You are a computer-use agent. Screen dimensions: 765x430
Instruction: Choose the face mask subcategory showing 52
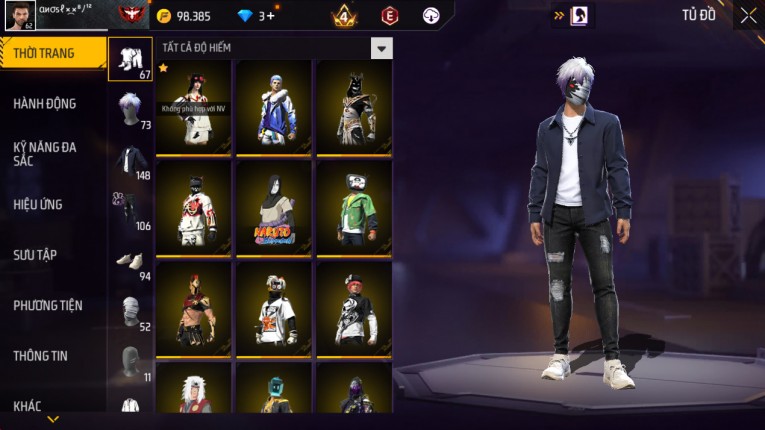[130, 312]
